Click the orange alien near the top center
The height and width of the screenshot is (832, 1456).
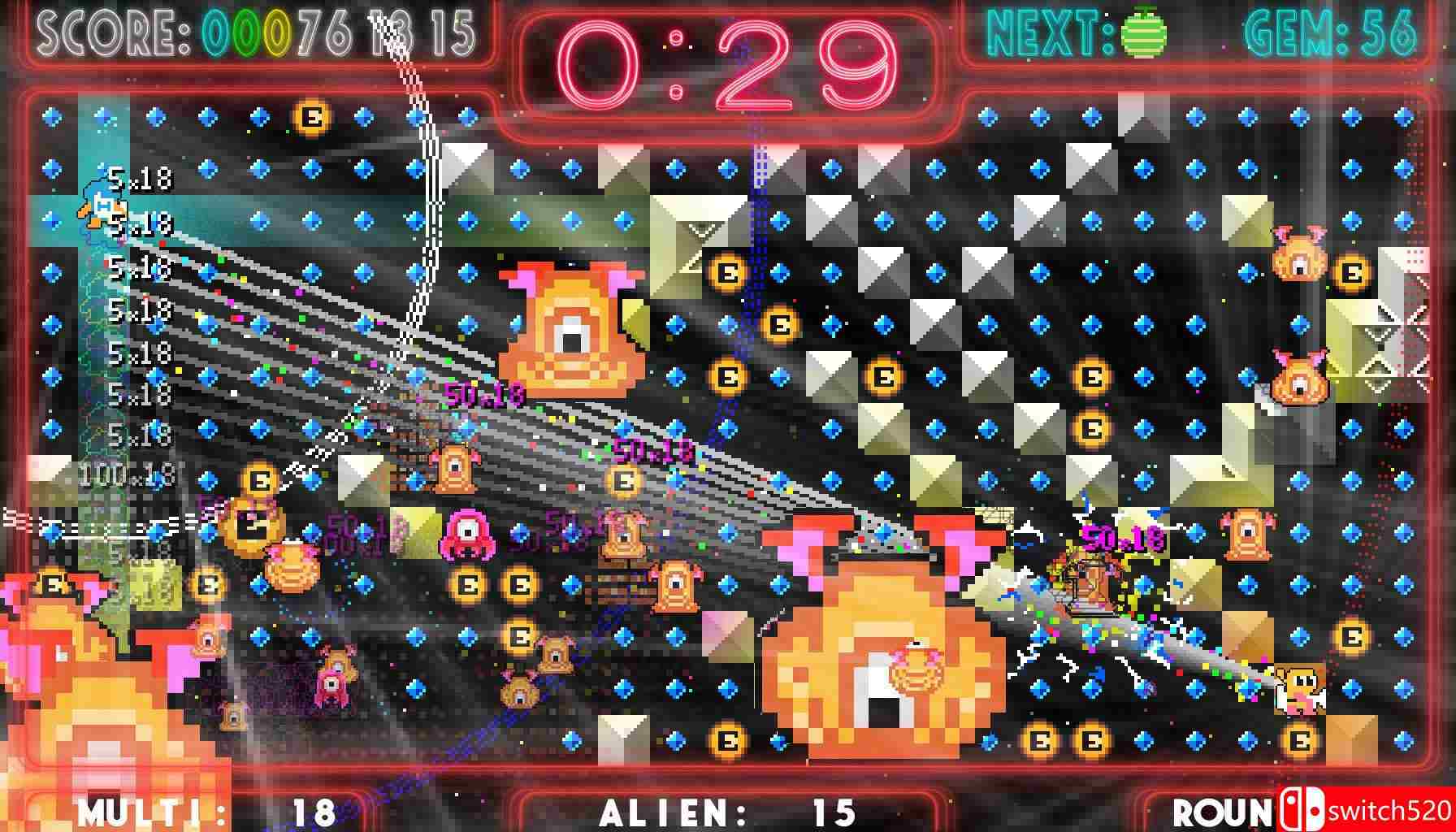tap(569, 325)
